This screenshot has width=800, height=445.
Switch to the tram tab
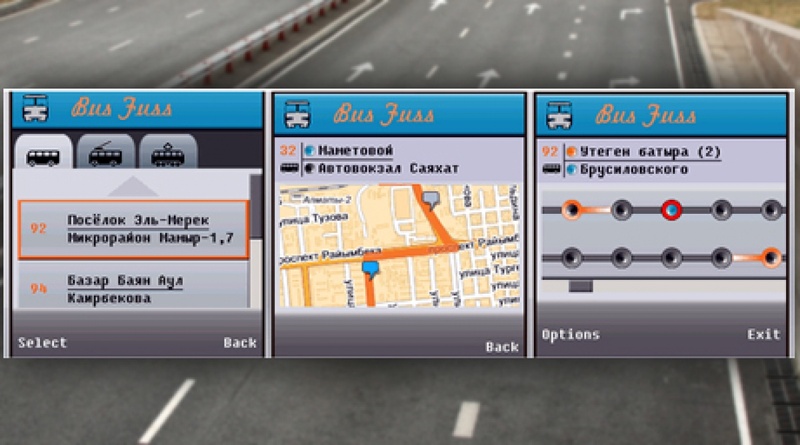[167, 156]
